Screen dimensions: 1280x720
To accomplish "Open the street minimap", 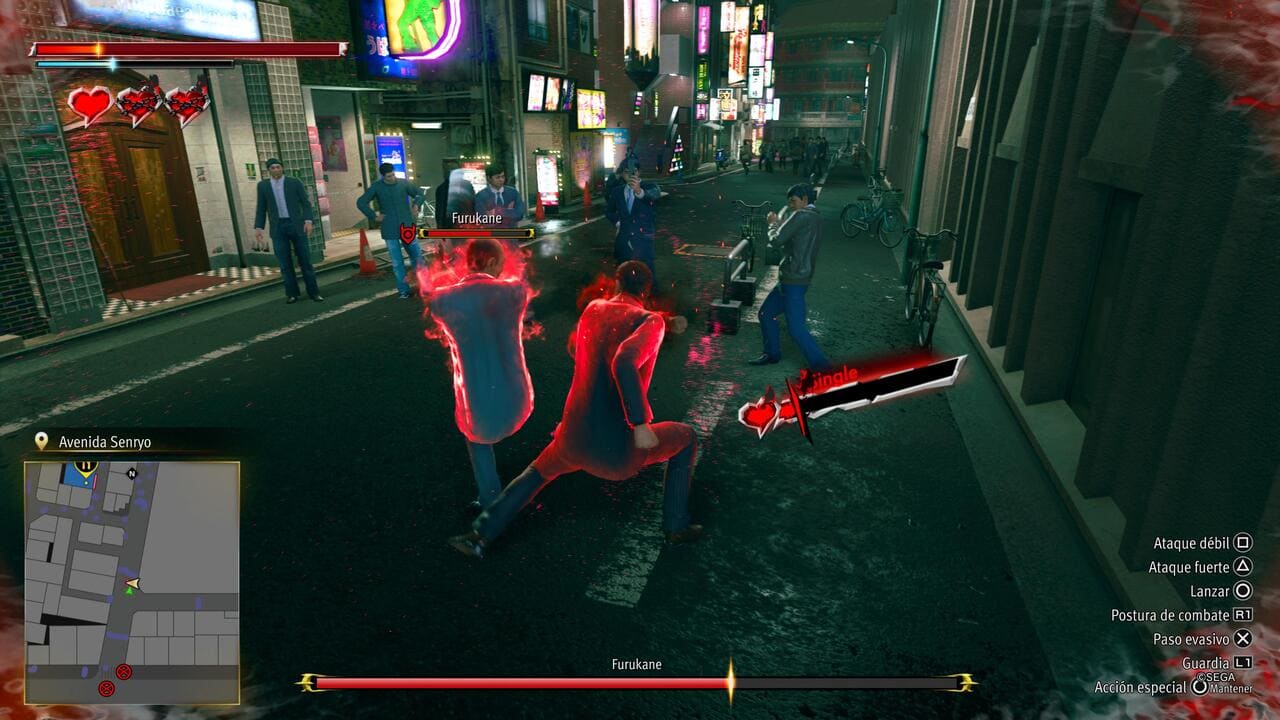I will click(131, 582).
